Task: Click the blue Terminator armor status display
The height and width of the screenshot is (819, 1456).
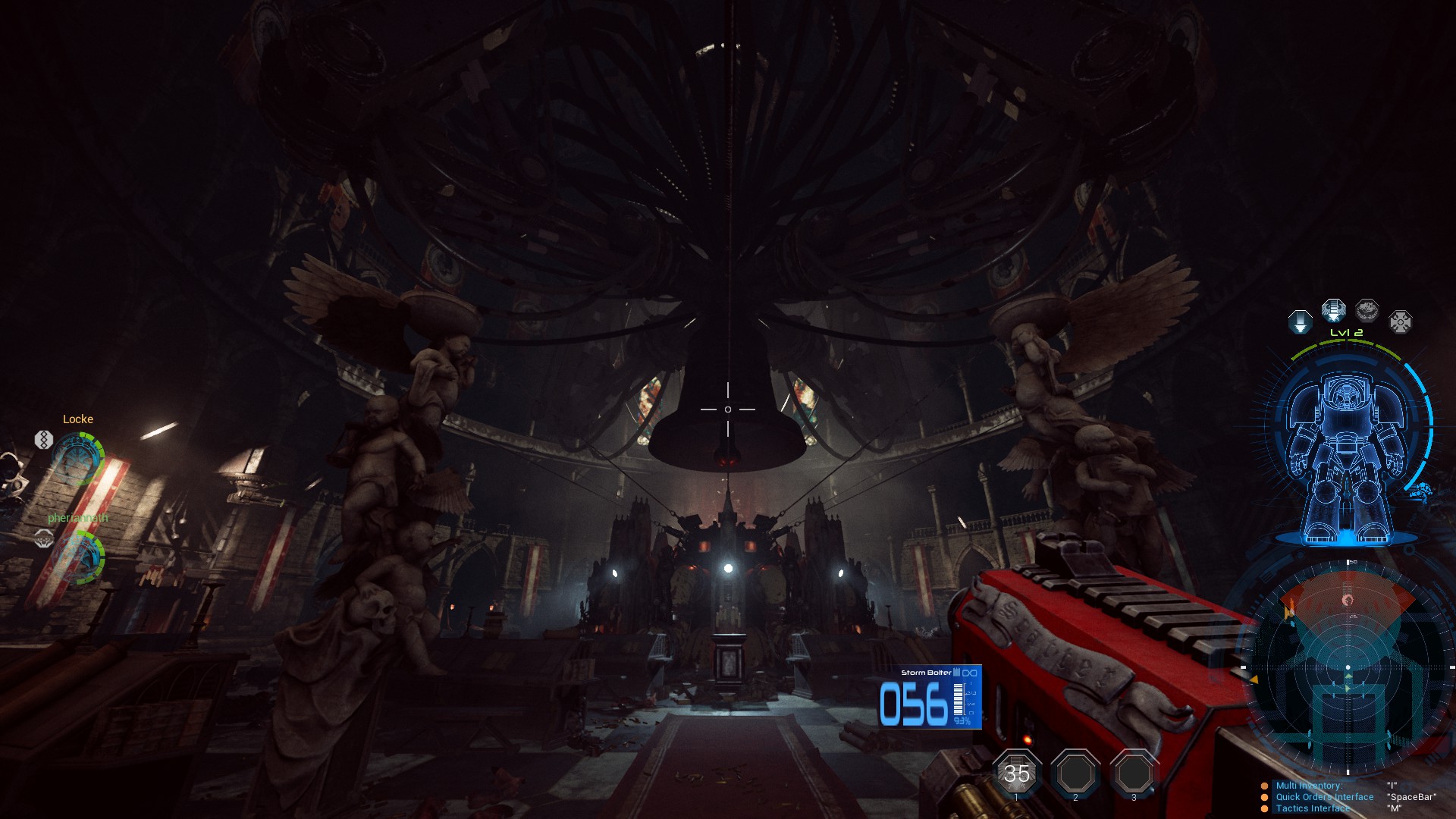Action: (x=1345, y=455)
